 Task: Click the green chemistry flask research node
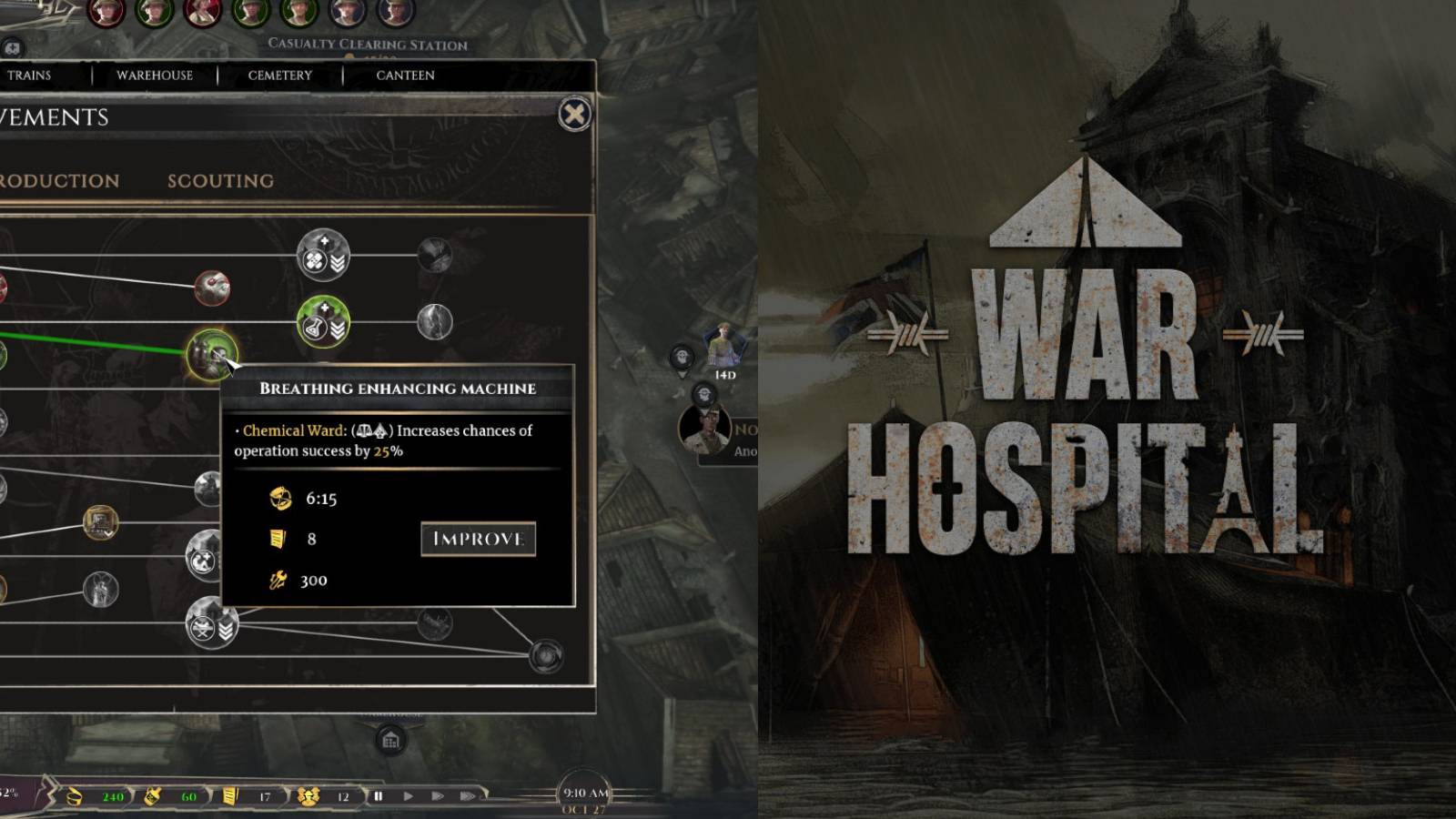[321, 321]
